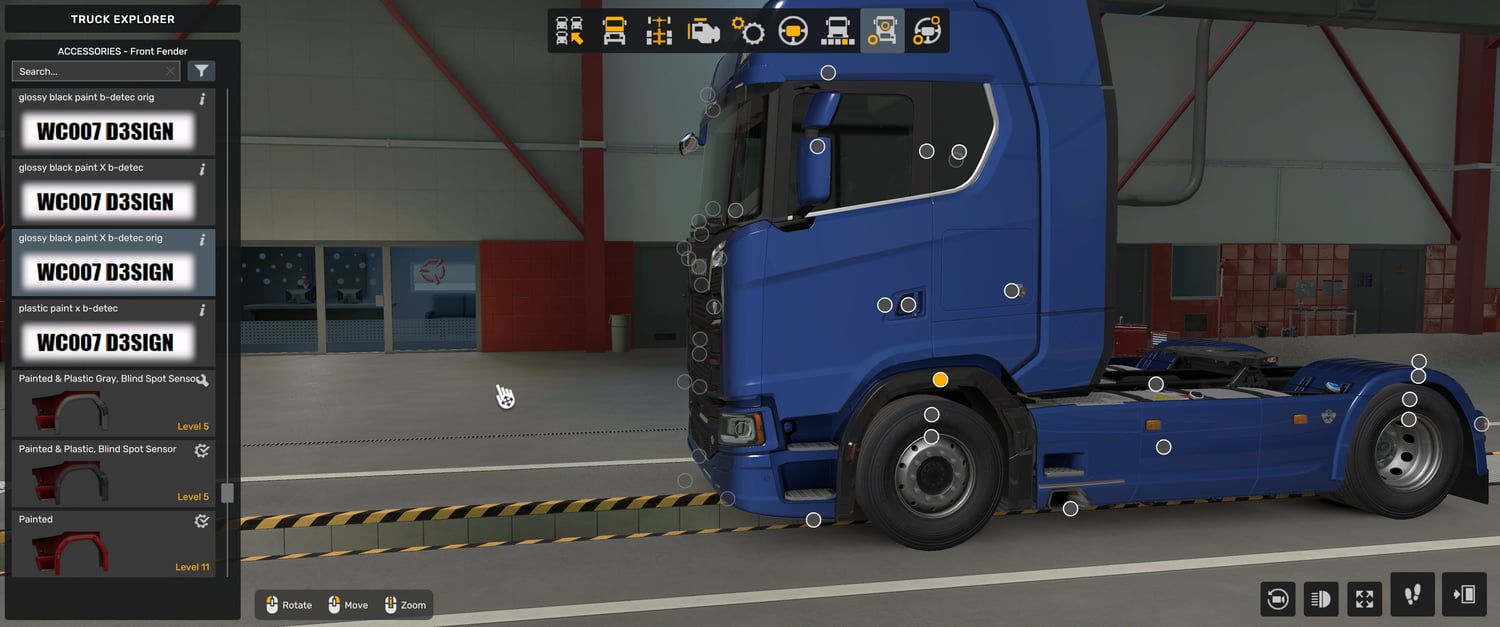Screen dimensions: 1500x627
Task: Open the steering wheel interior category
Action: pyautogui.click(x=793, y=31)
